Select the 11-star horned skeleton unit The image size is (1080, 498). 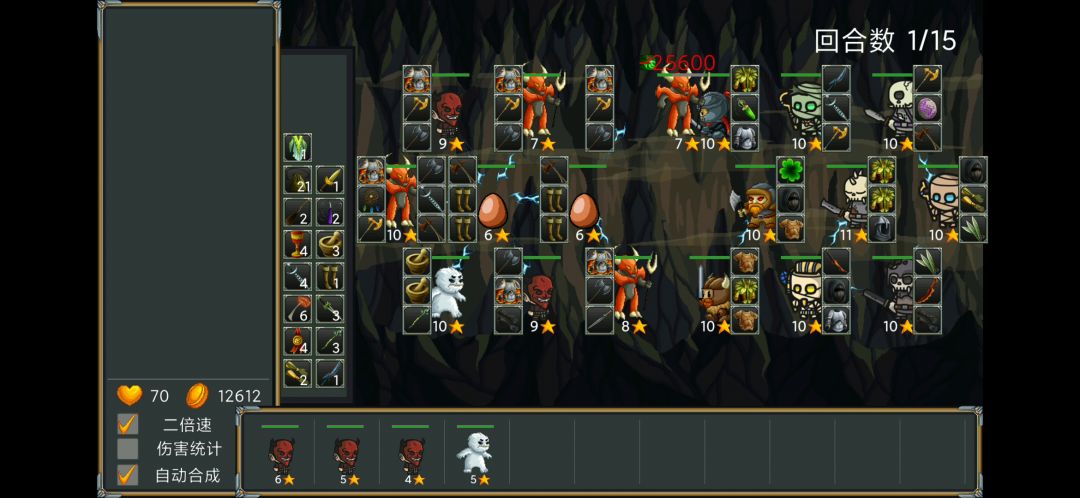tap(853, 200)
